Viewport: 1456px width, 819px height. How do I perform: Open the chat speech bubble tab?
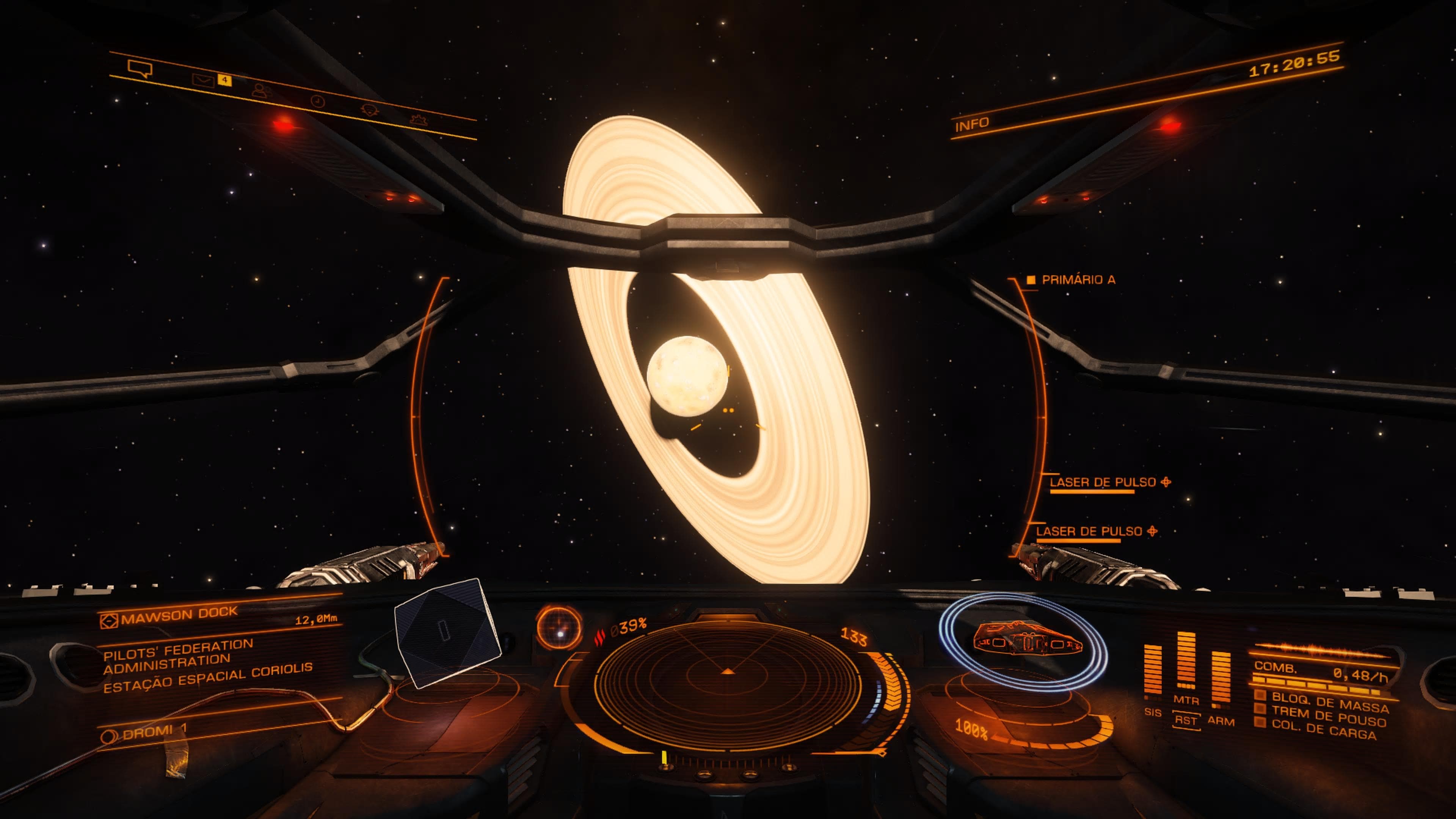(140, 69)
